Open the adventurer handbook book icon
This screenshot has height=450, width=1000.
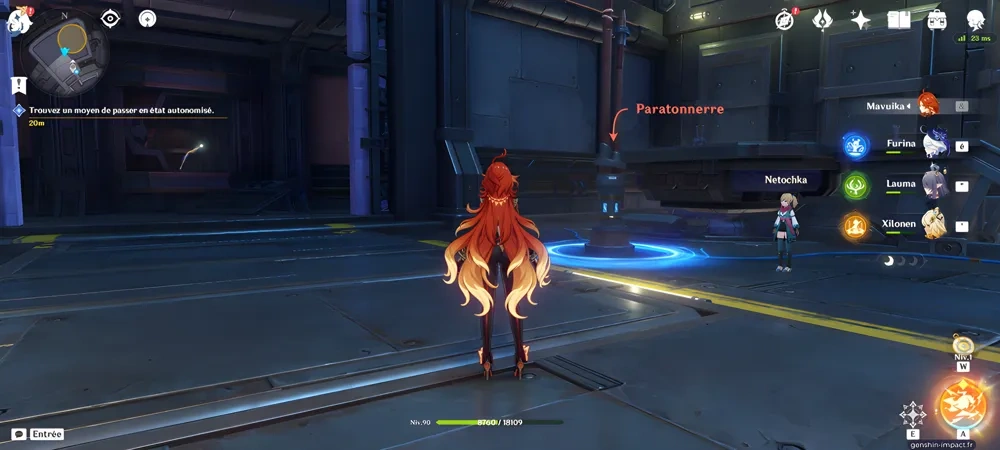point(898,19)
